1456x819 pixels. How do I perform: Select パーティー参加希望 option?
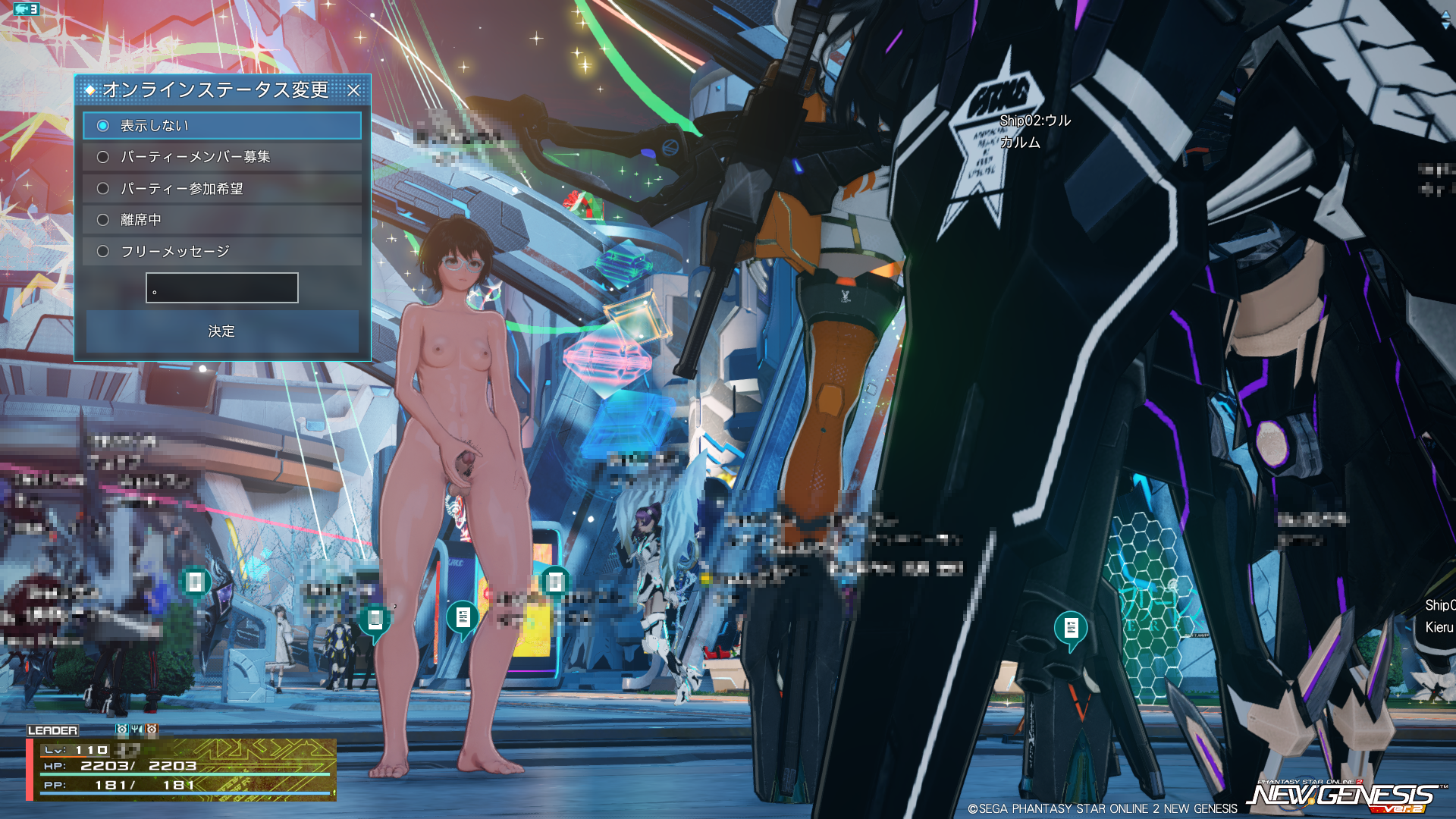pyautogui.click(x=103, y=189)
